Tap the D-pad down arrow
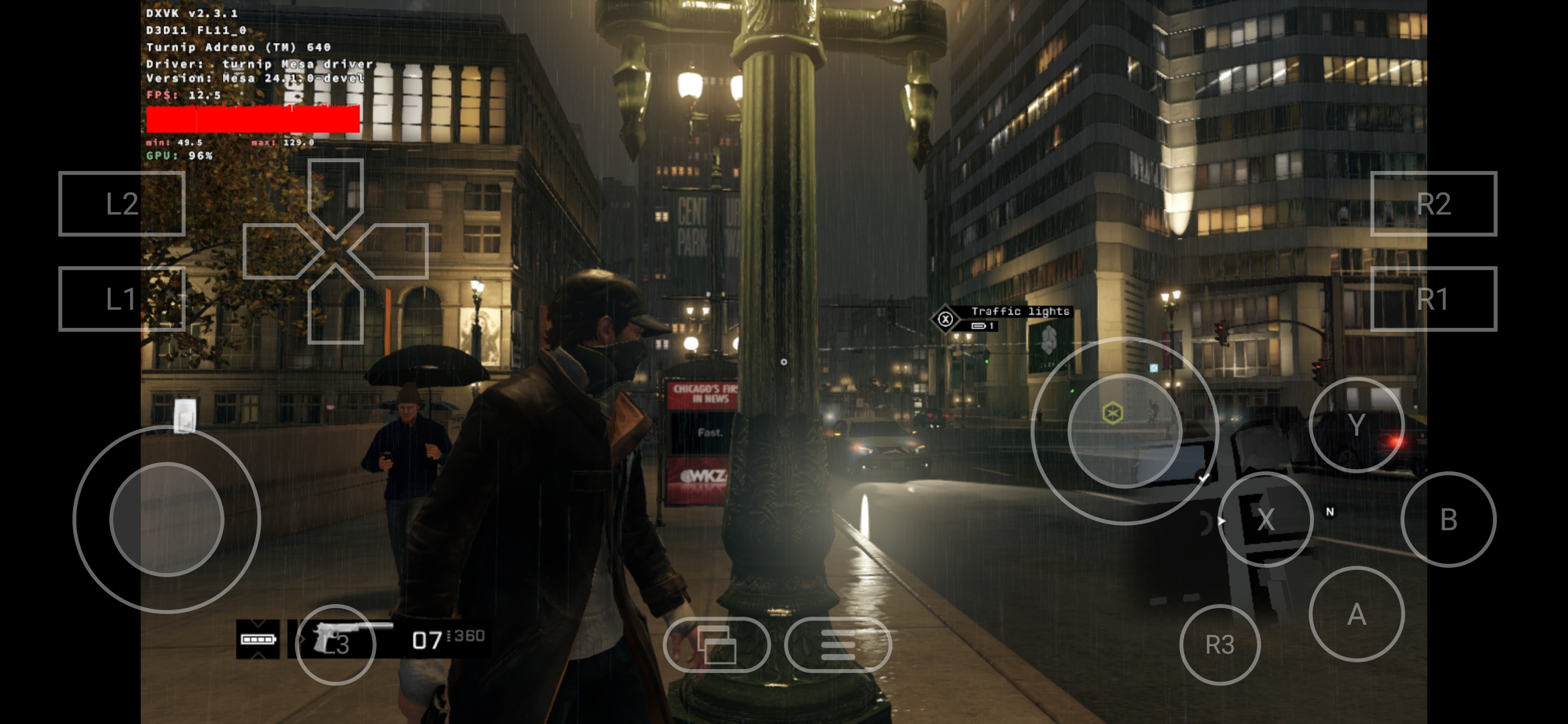This screenshot has height=724, width=1568. tap(335, 310)
